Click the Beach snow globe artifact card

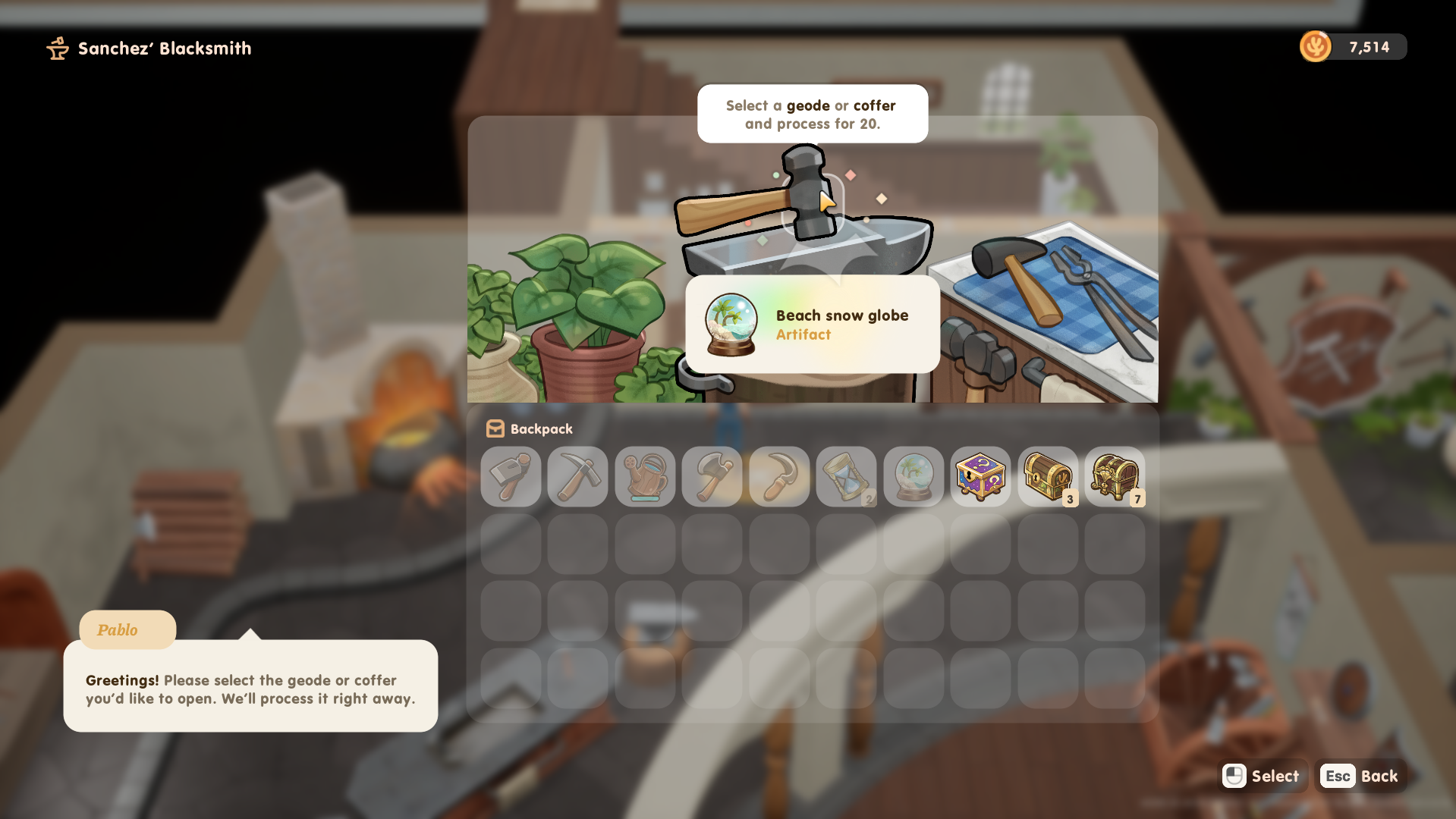(x=813, y=325)
